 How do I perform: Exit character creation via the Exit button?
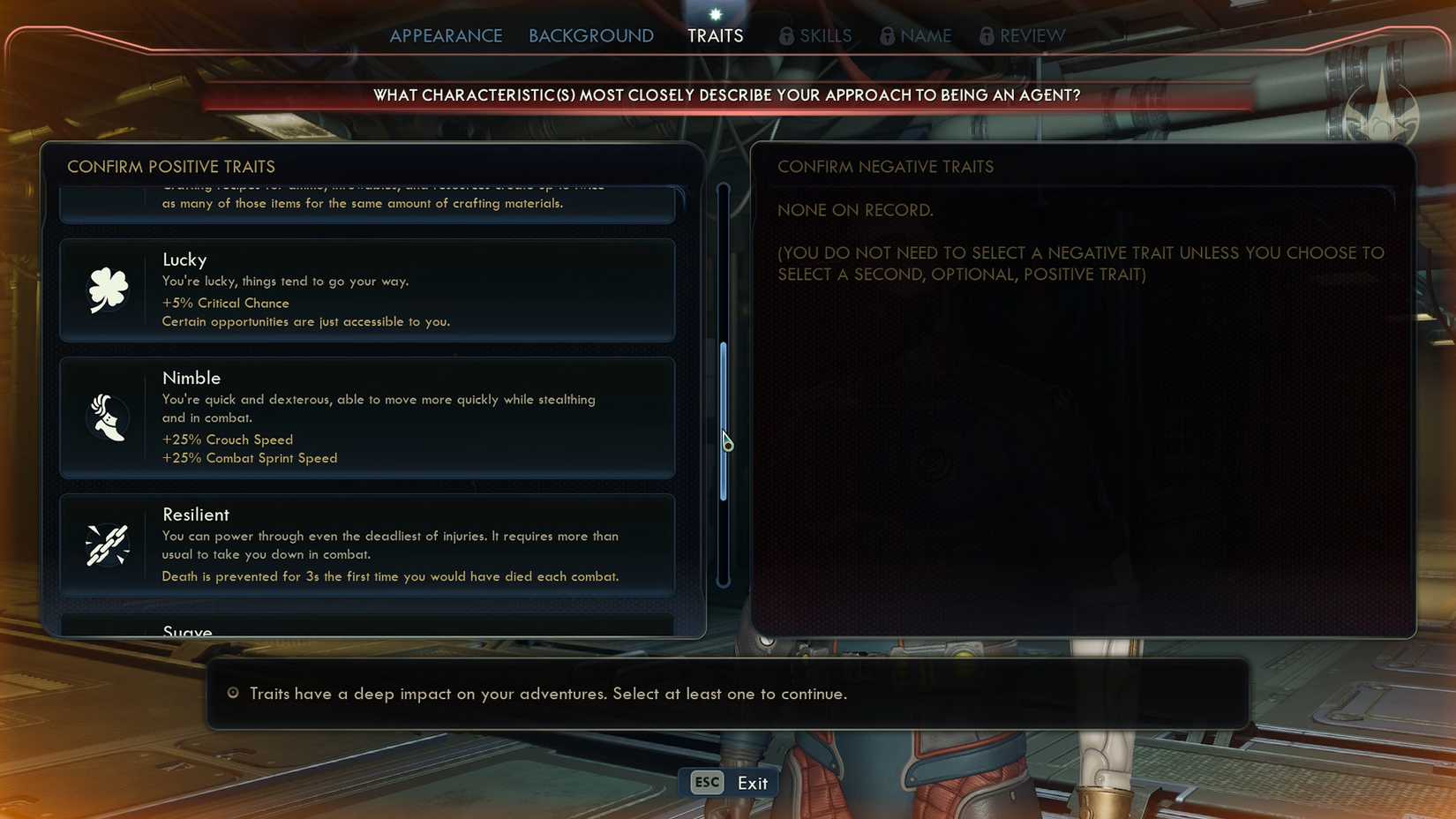pyautogui.click(x=729, y=783)
